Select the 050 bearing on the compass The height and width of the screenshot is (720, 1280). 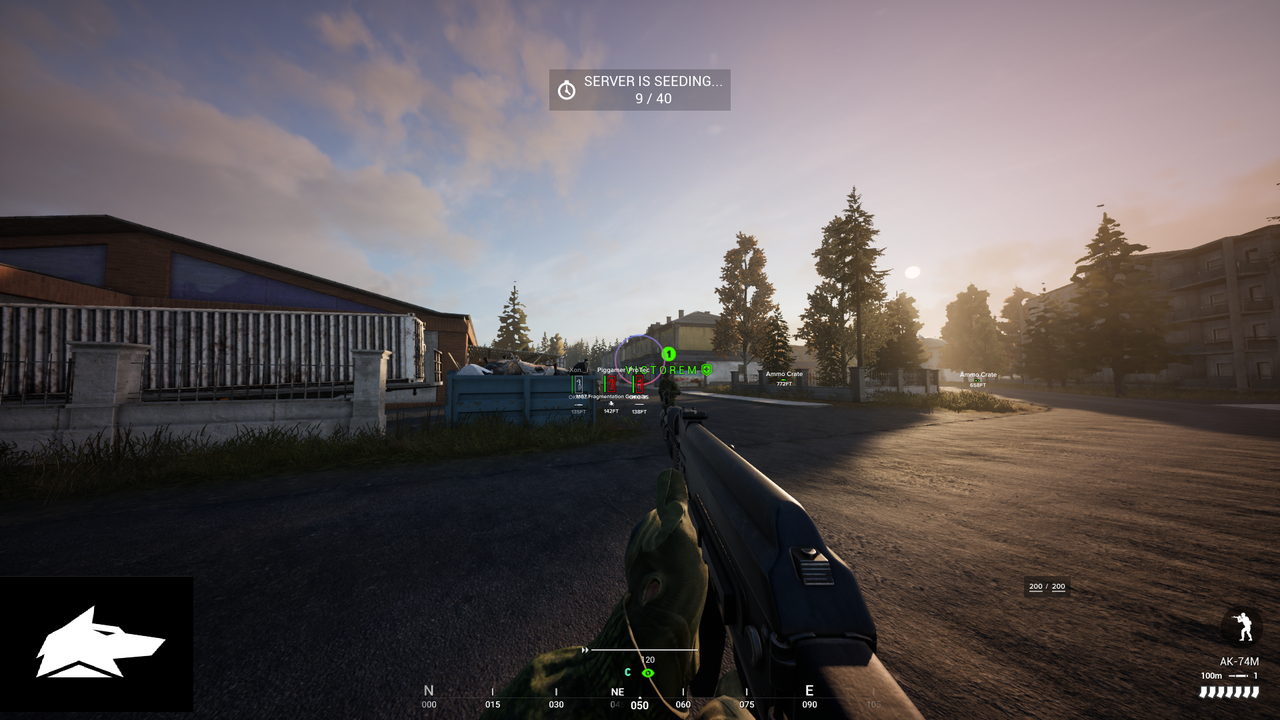click(638, 704)
